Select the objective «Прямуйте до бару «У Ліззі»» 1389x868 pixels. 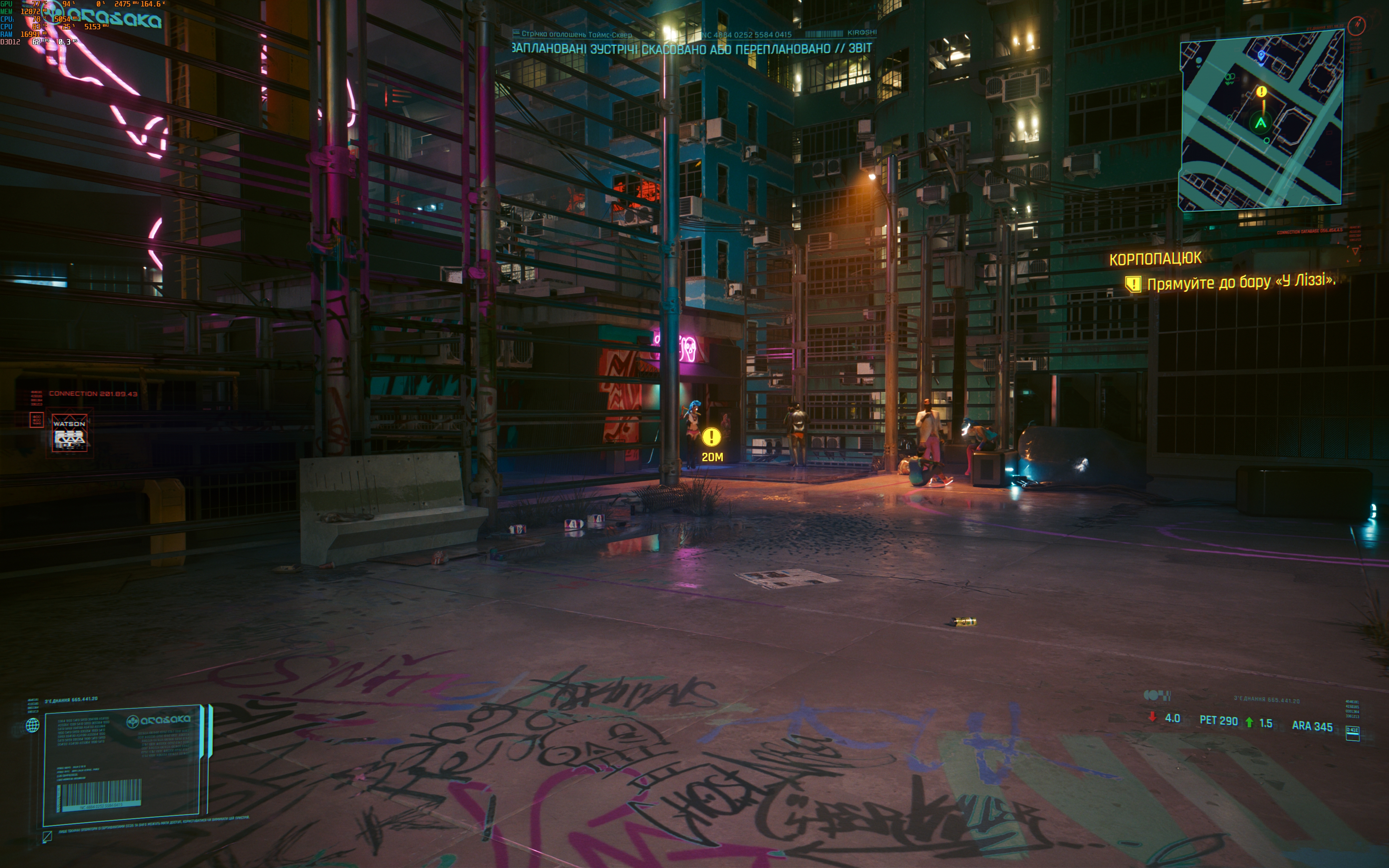pyautogui.click(x=1240, y=282)
